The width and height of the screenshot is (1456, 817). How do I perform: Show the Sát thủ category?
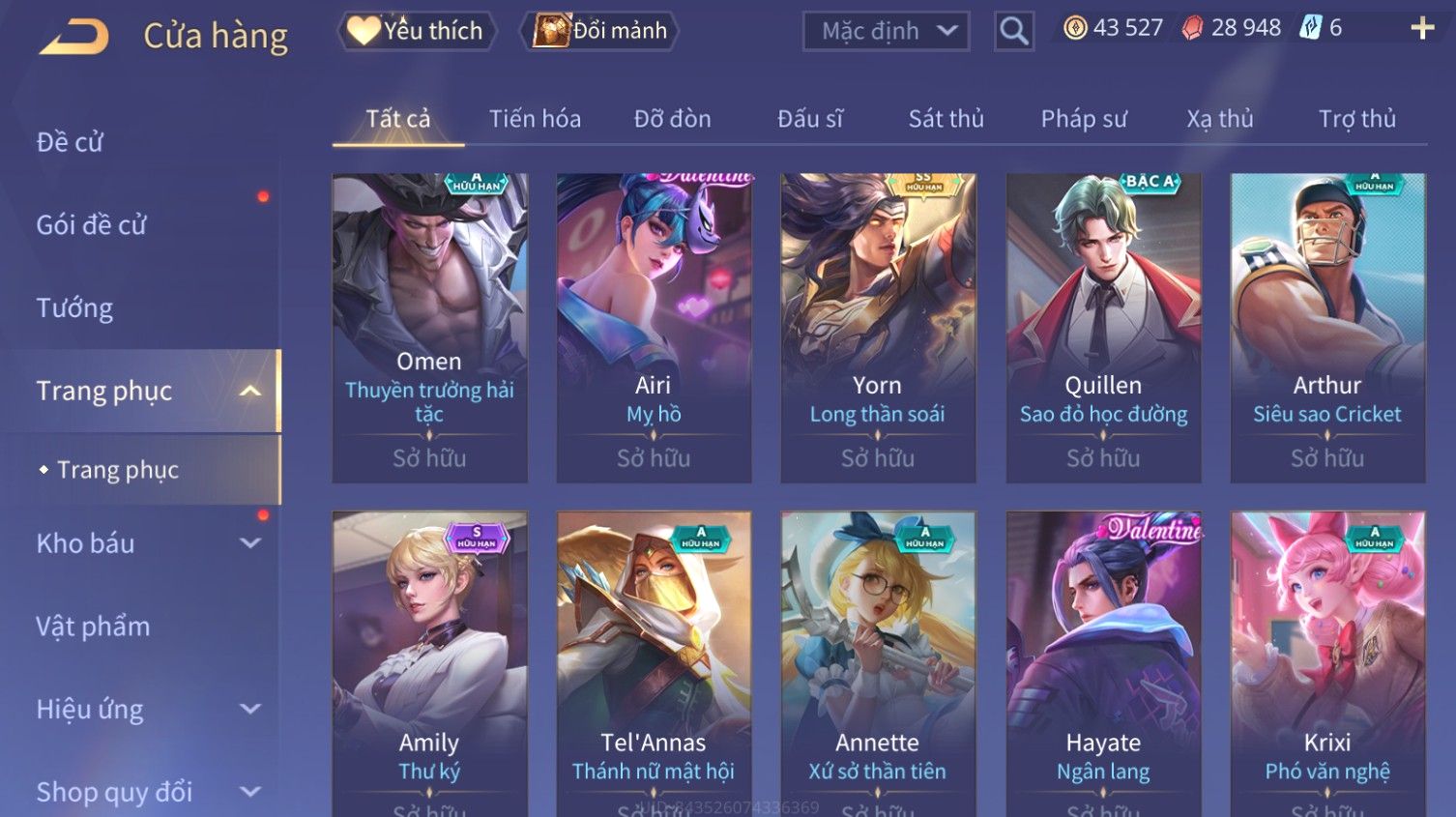[946, 119]
